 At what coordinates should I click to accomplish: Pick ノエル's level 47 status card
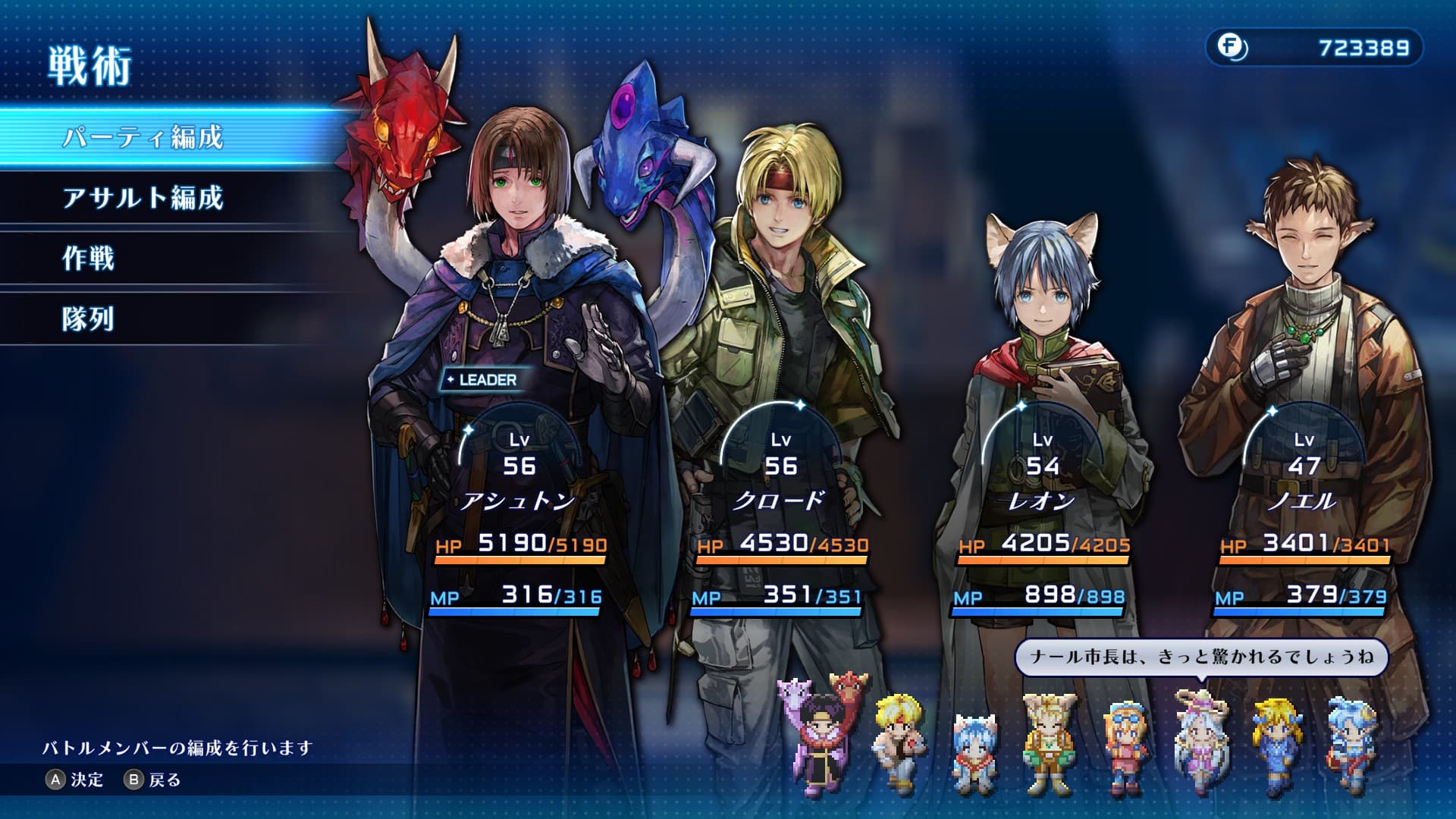1304,516
